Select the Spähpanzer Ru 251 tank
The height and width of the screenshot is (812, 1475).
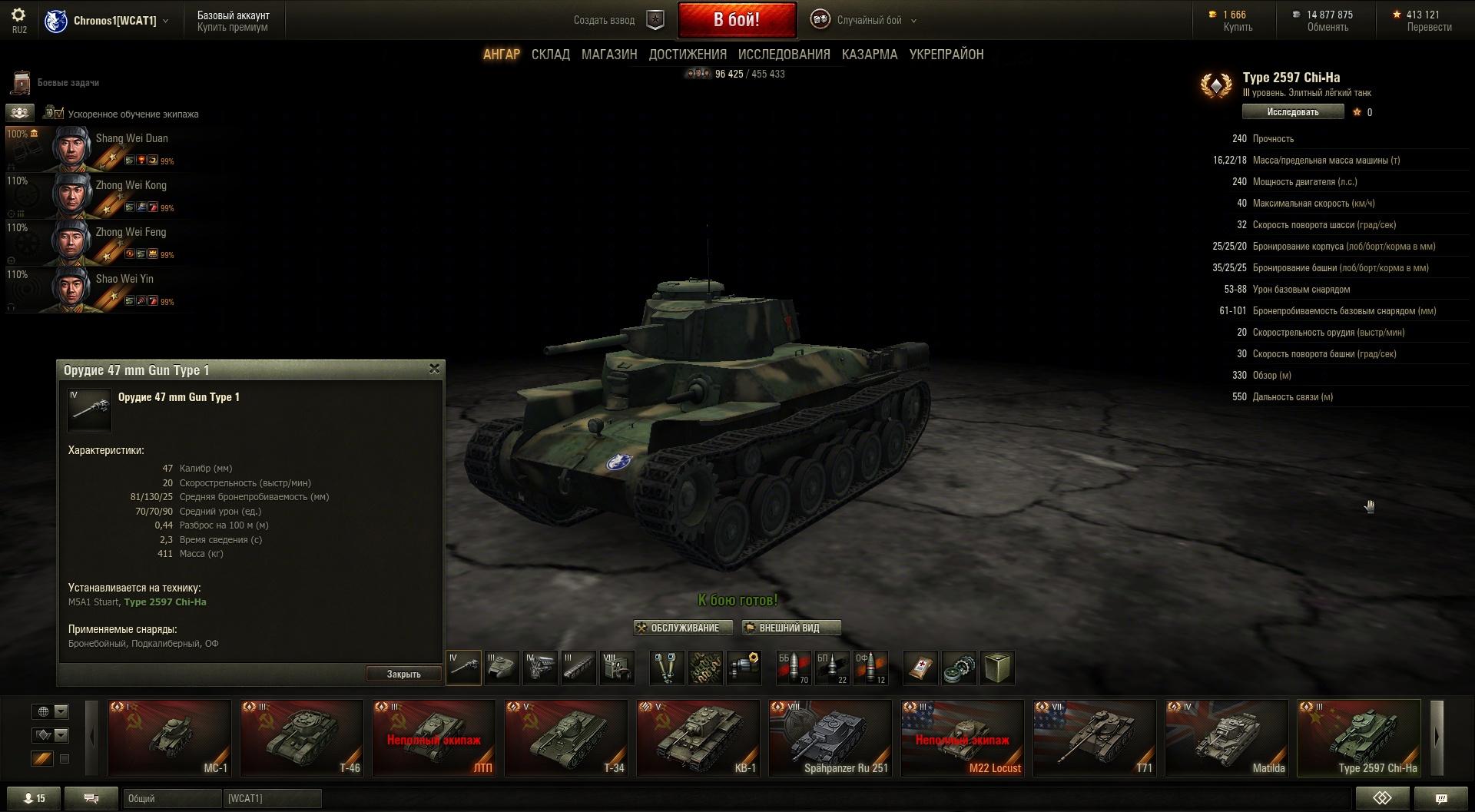[830, 737]
